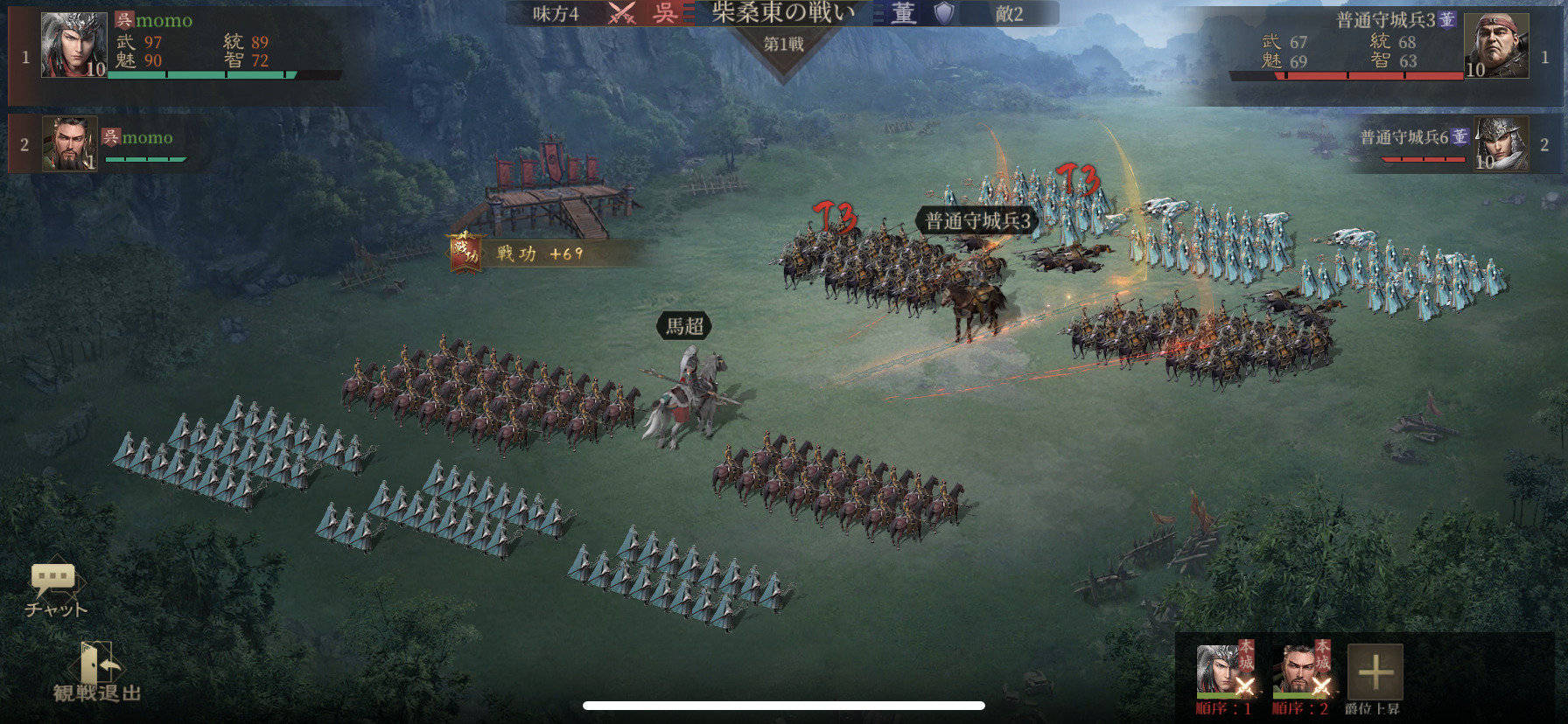This screenshot has width=1568, height=724.
Task: Choose enemy 普通守城兵3 commander portrait
Action: point(1496,46)
